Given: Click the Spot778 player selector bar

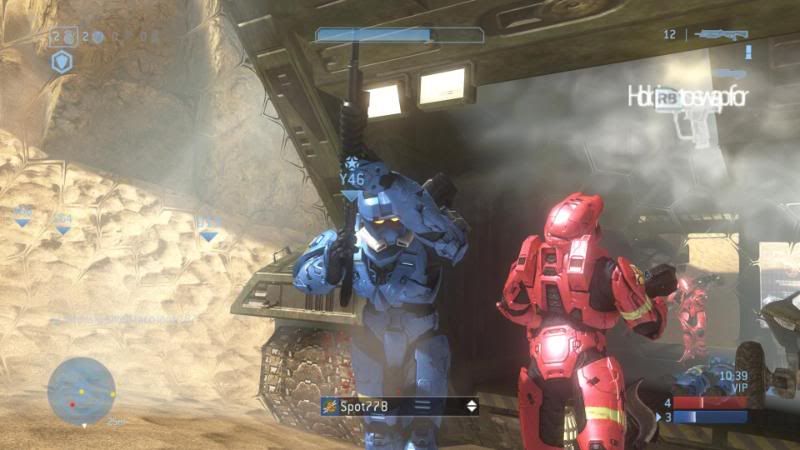Looking at the screenshot, I should coord(400,406).
